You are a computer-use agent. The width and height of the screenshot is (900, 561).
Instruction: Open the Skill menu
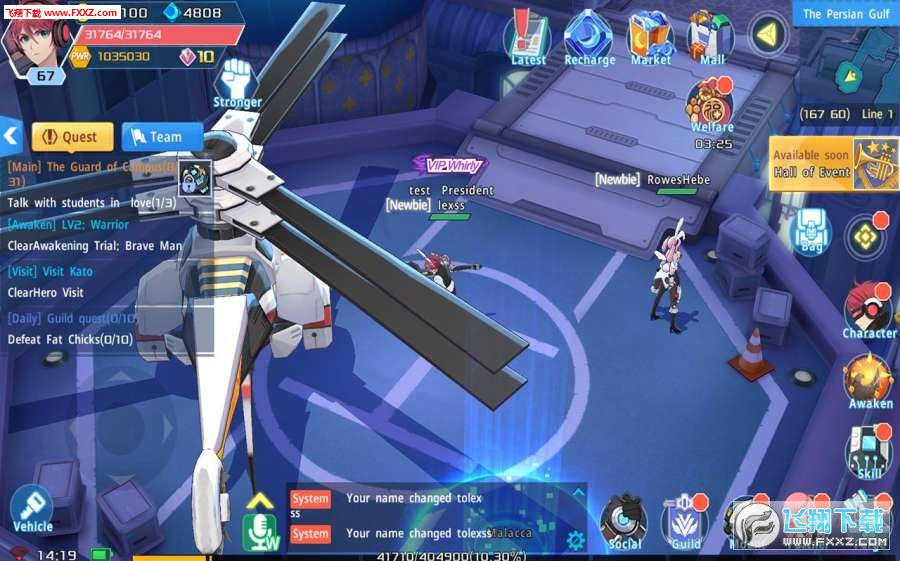coord(868,450)
